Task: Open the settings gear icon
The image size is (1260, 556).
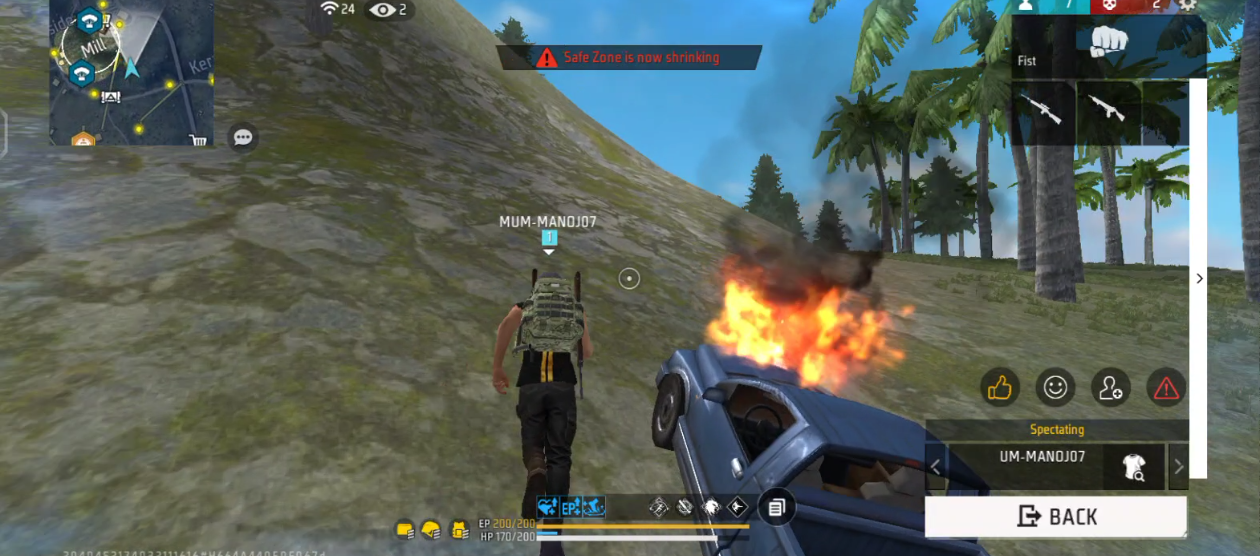Action: [x=1188, y=5]
